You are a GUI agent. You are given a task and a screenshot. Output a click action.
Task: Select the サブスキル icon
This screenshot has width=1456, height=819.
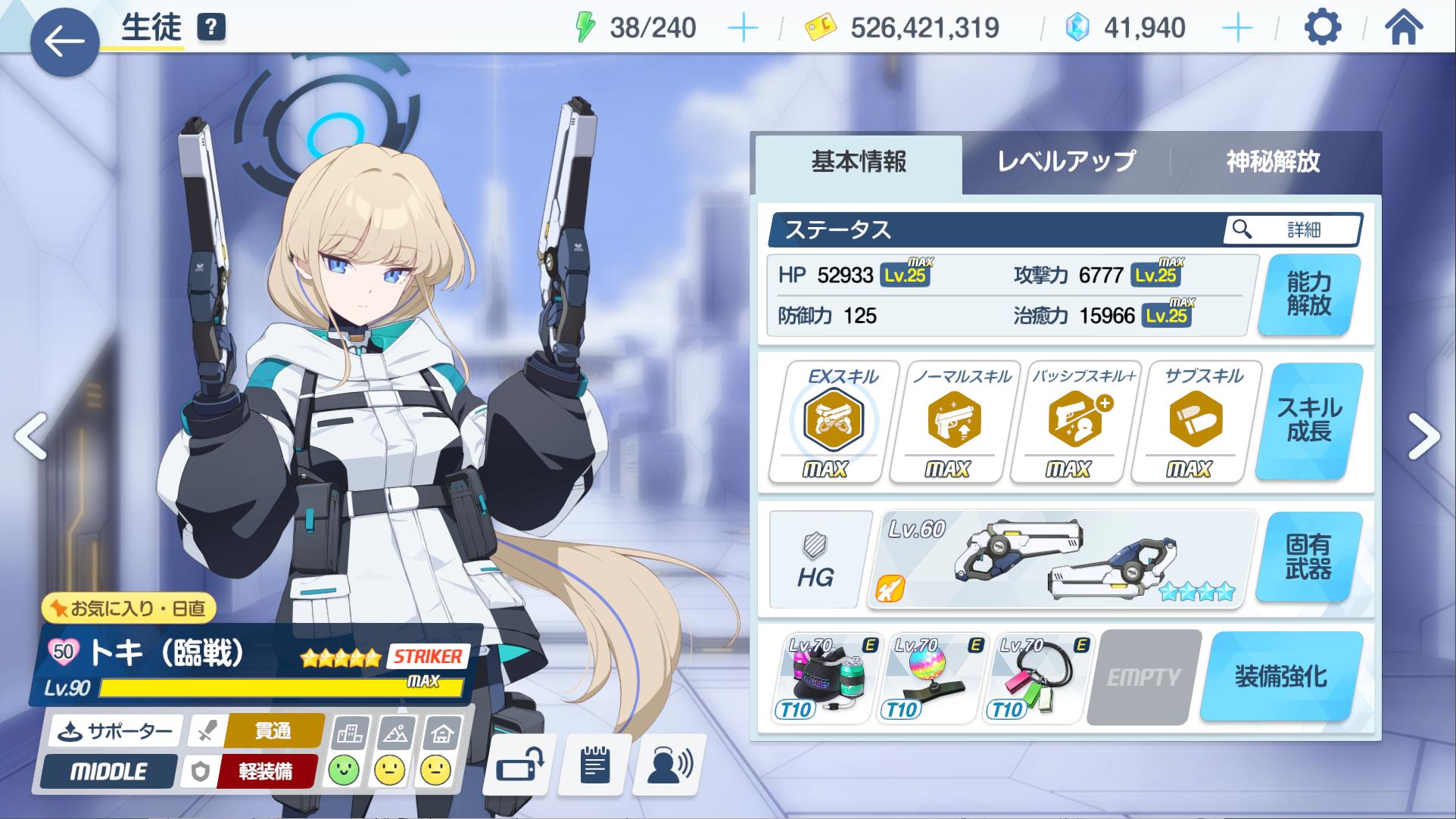[1195, 421]
